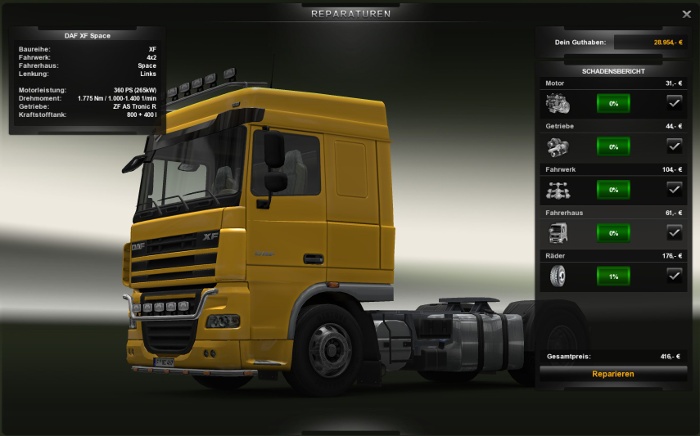The height and width of the screenshot is (436, 700).
Task: Toggle the Motor repair checkbox
Action: click(x=674, y=102)
